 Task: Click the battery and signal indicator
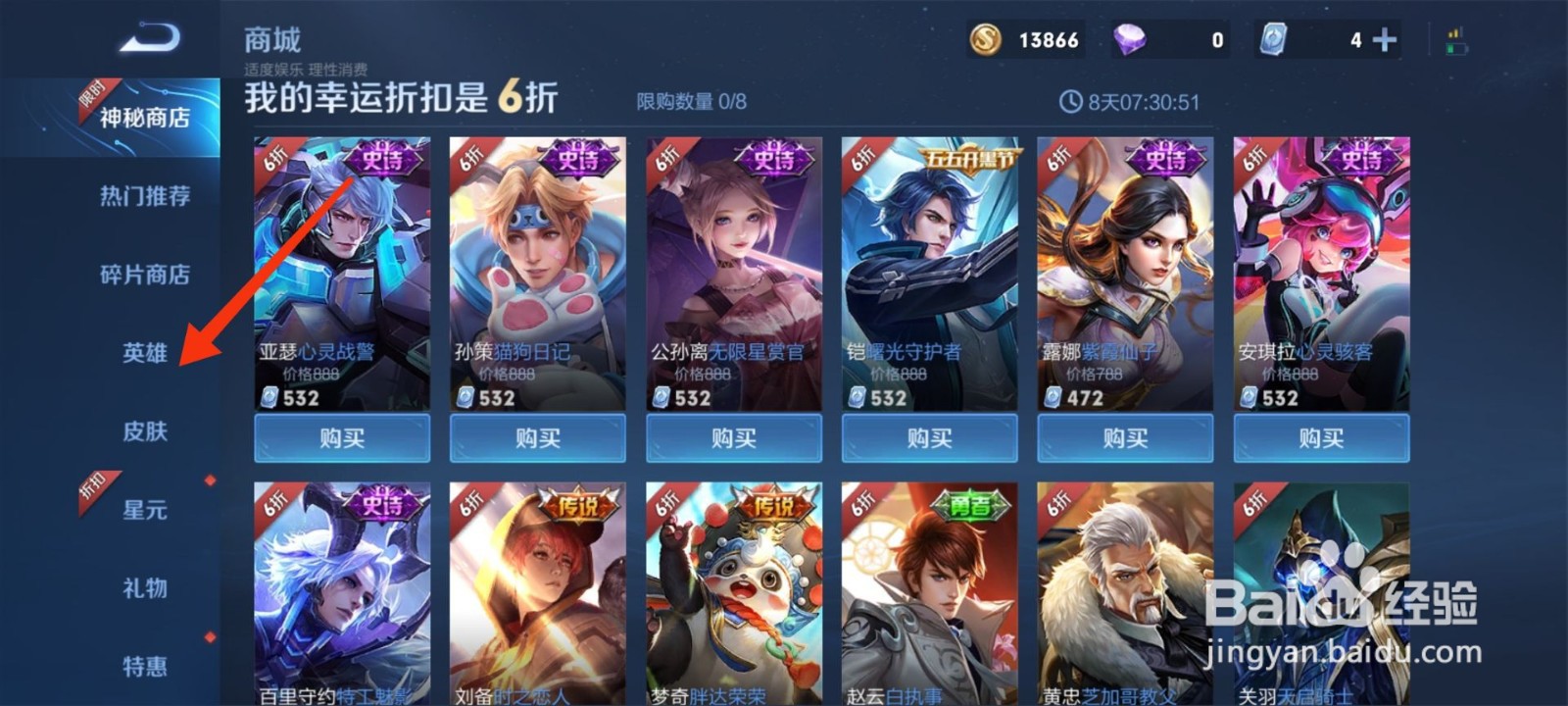pos(1456,38)
